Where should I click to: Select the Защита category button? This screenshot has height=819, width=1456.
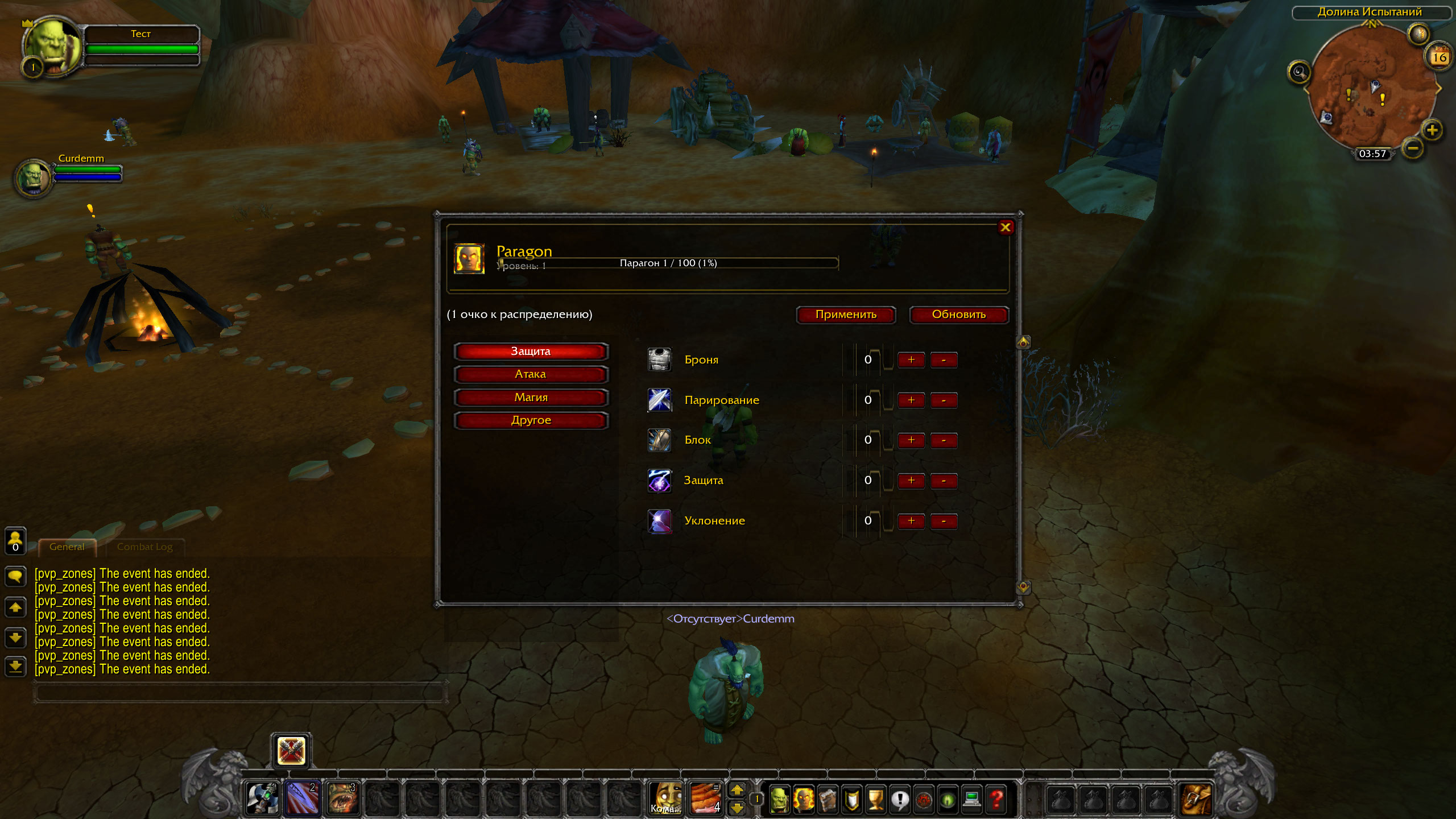pyautogui.click(x=531, y=351)
